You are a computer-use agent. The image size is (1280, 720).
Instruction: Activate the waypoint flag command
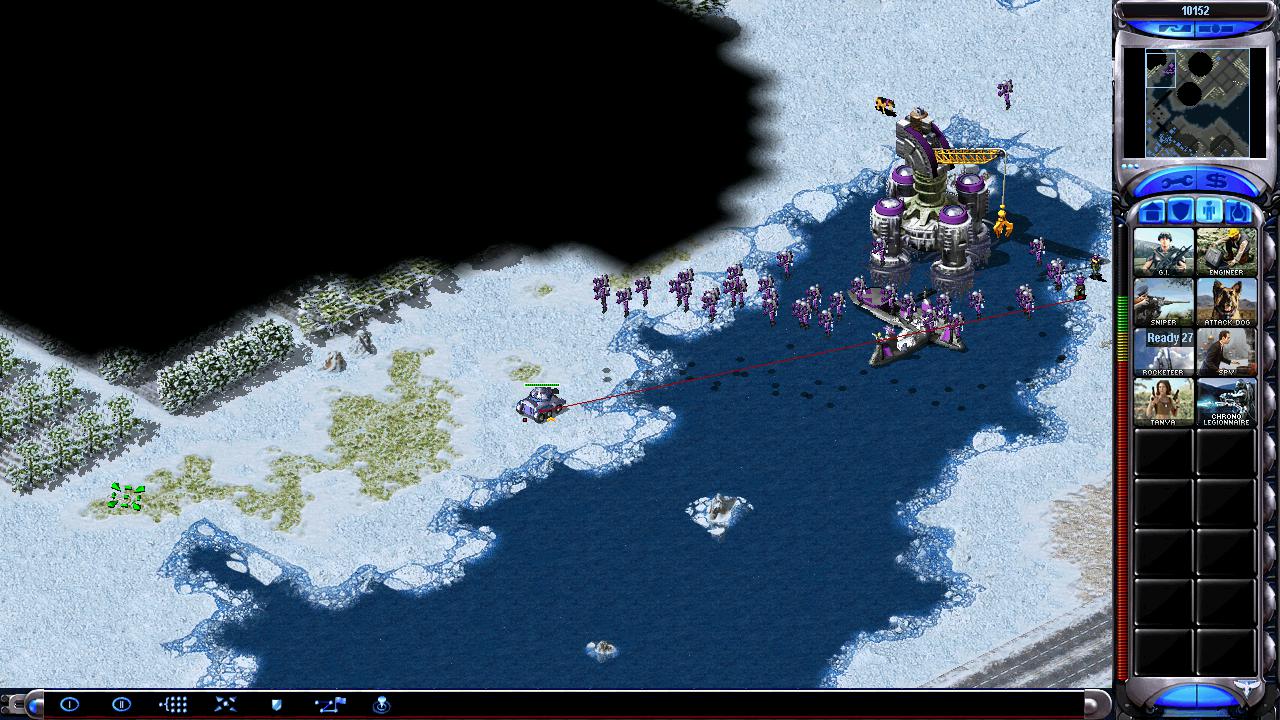click(x=329, y=705)
